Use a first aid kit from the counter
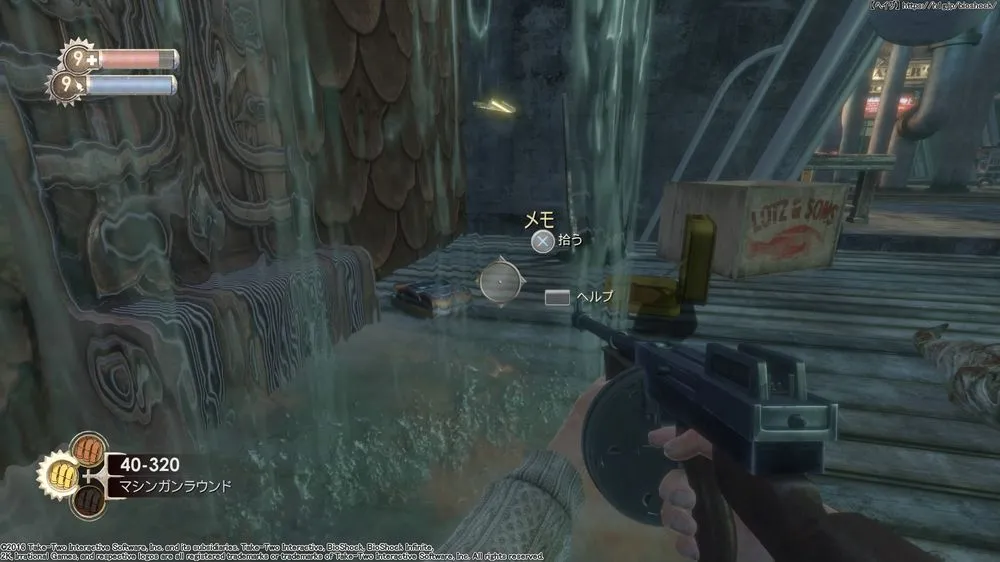 [x=74, y=59]
